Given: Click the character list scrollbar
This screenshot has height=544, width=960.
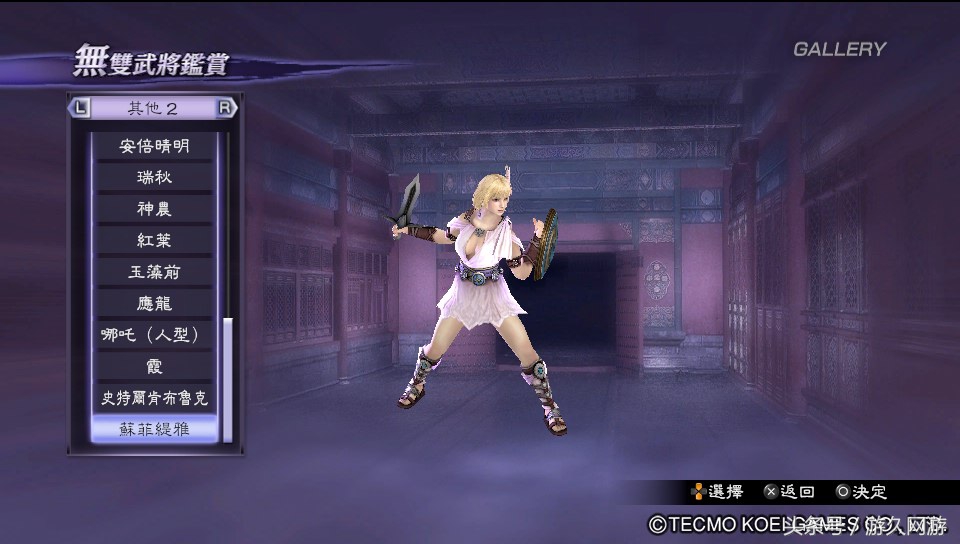Looking at the screenshot, I should [228, 378].
